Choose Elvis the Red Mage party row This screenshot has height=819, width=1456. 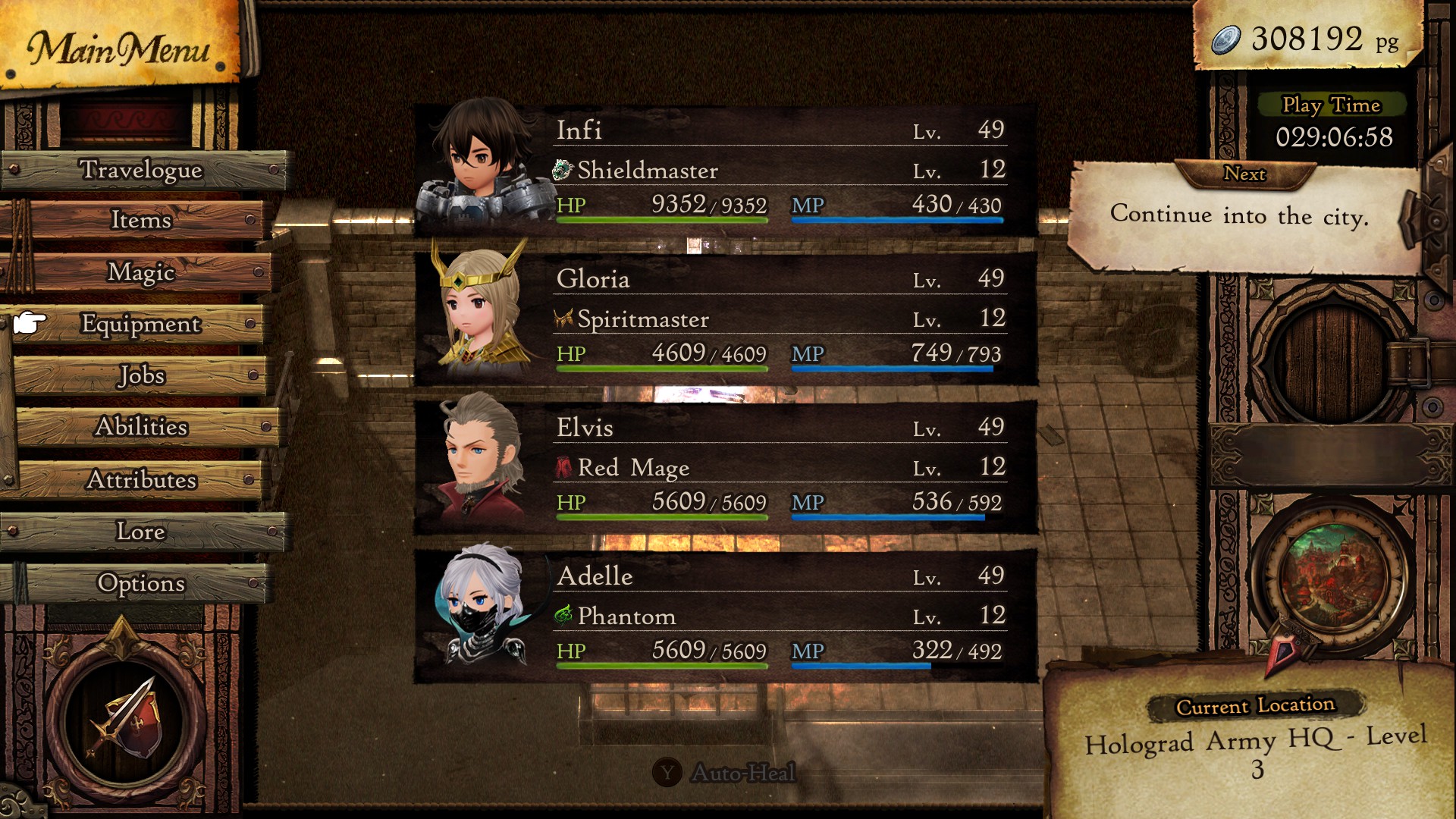click(725, 467)
